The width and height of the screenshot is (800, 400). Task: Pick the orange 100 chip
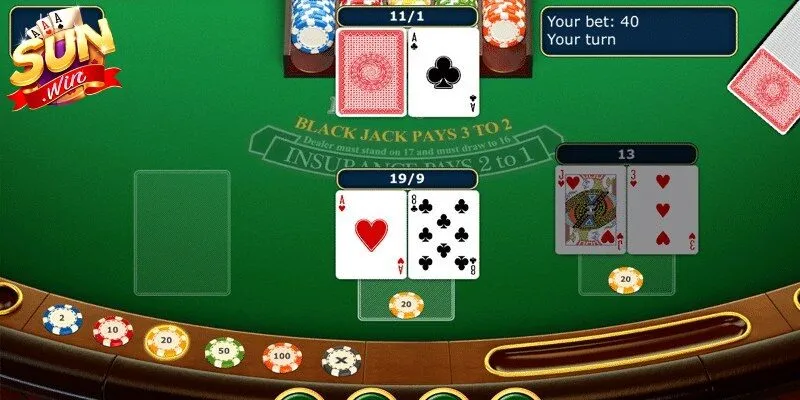283,357
